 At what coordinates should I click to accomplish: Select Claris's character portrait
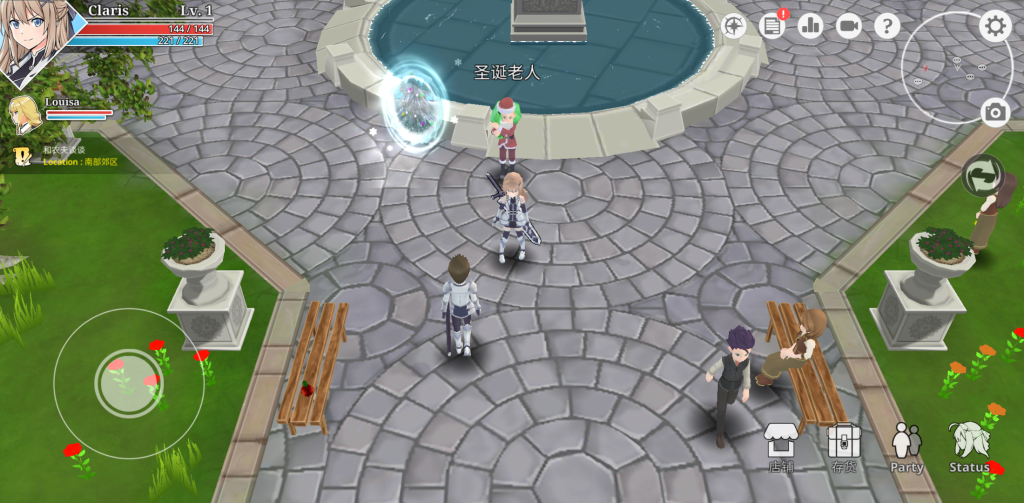pos(34,40)
